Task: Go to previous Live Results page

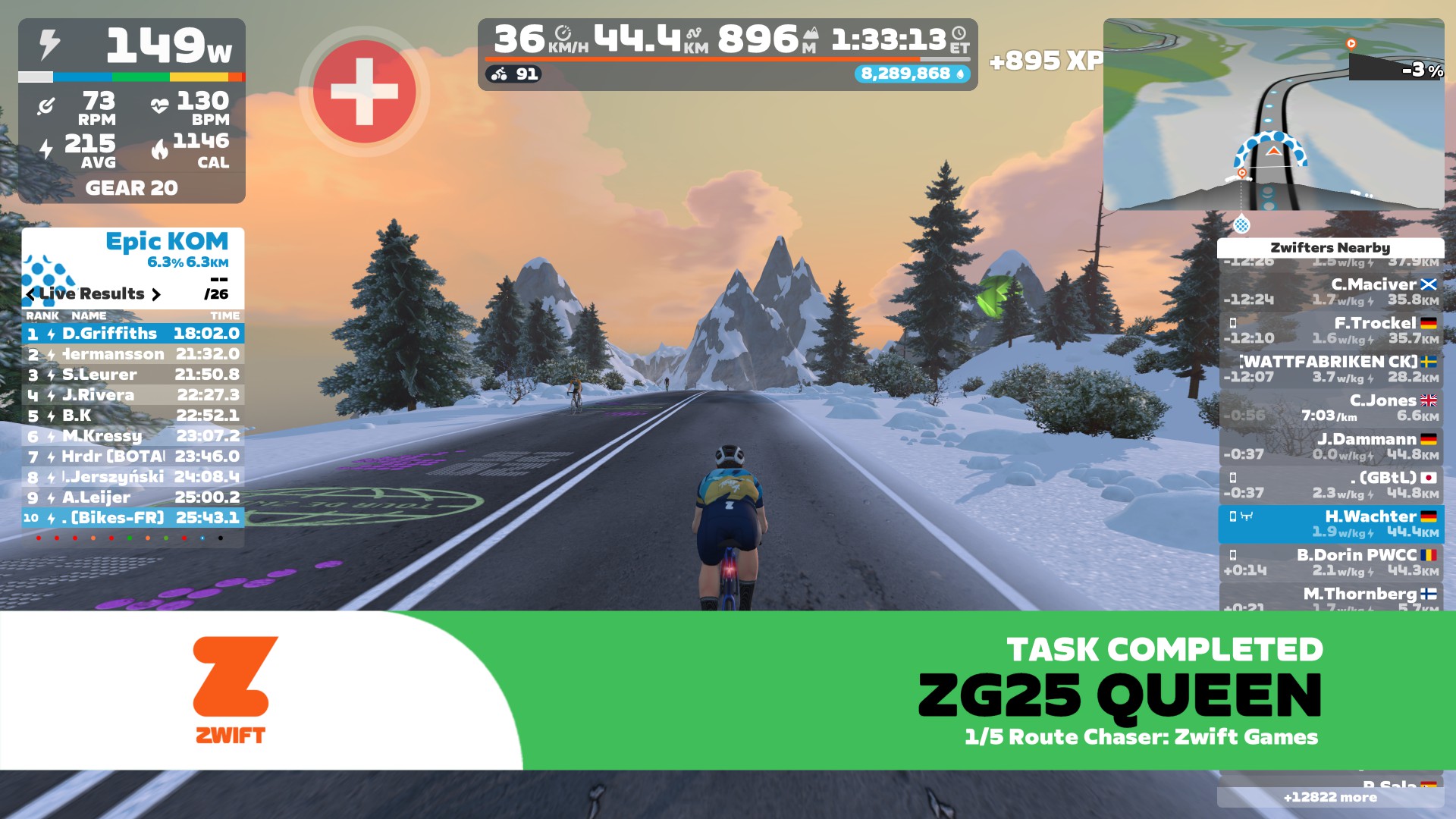Action: 30,294
